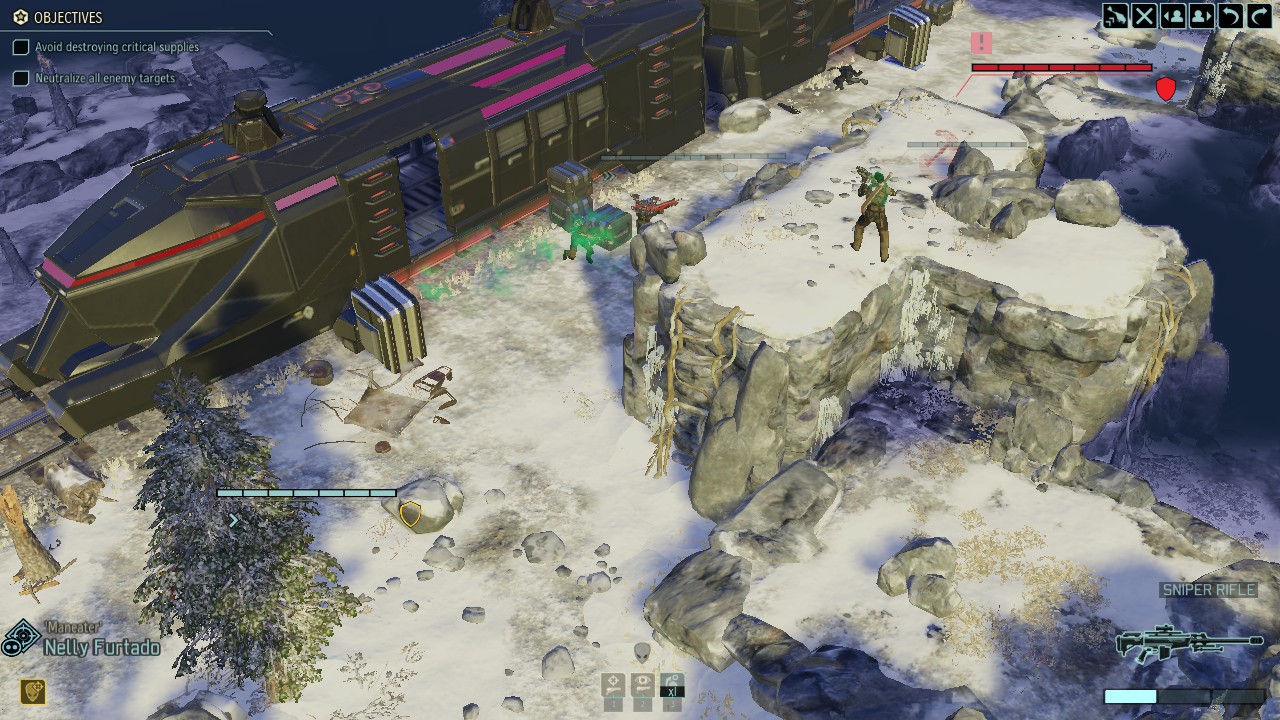Viewport: 1280px width, 720px height.
Task: Select the next soldier
Action: pos(1202,15)
